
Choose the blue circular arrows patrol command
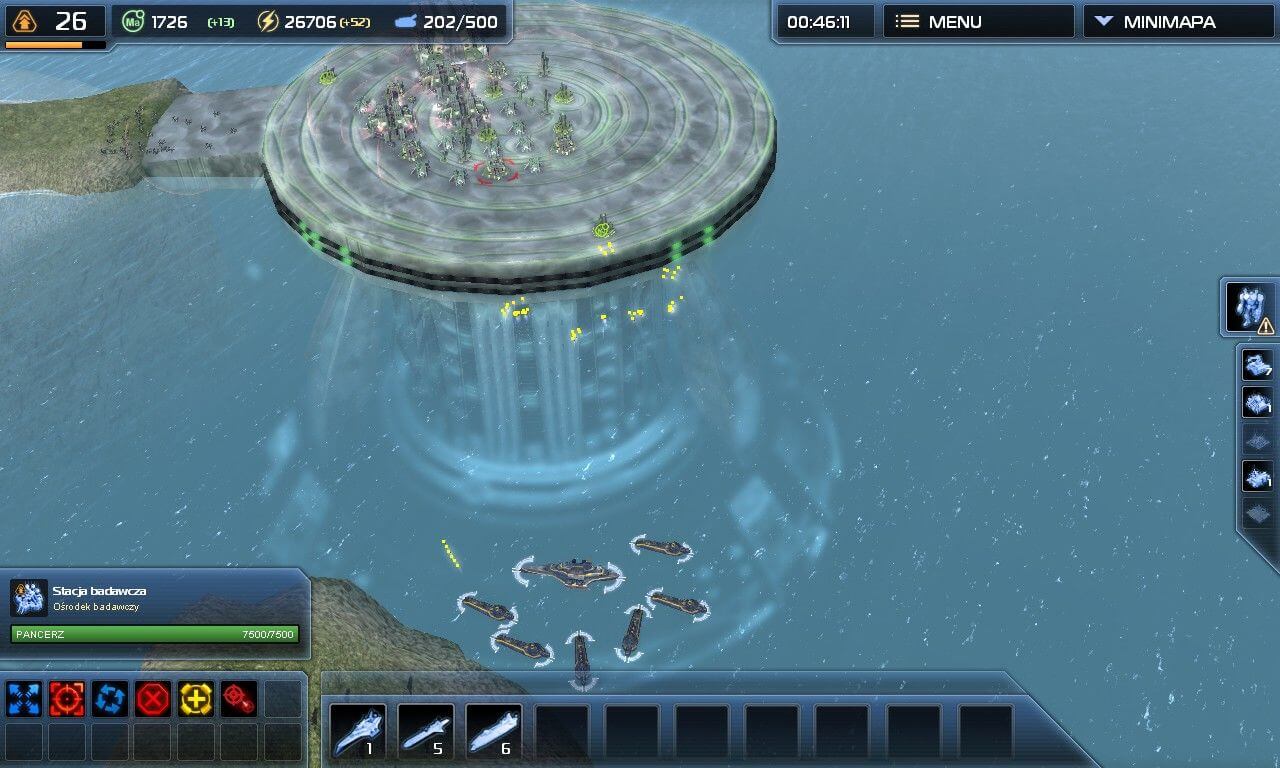110,698
